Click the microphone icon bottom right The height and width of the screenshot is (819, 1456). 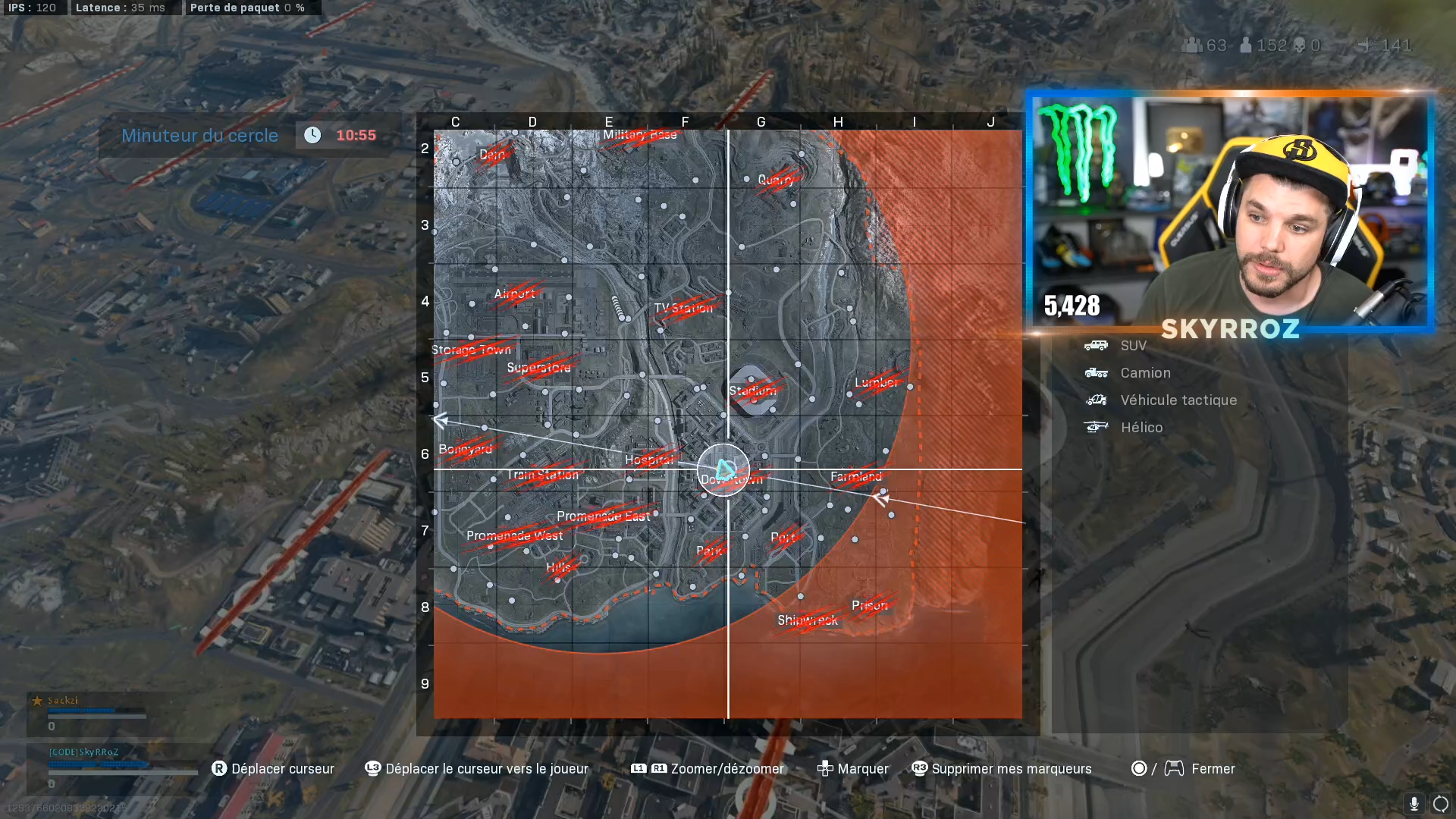1414,802
